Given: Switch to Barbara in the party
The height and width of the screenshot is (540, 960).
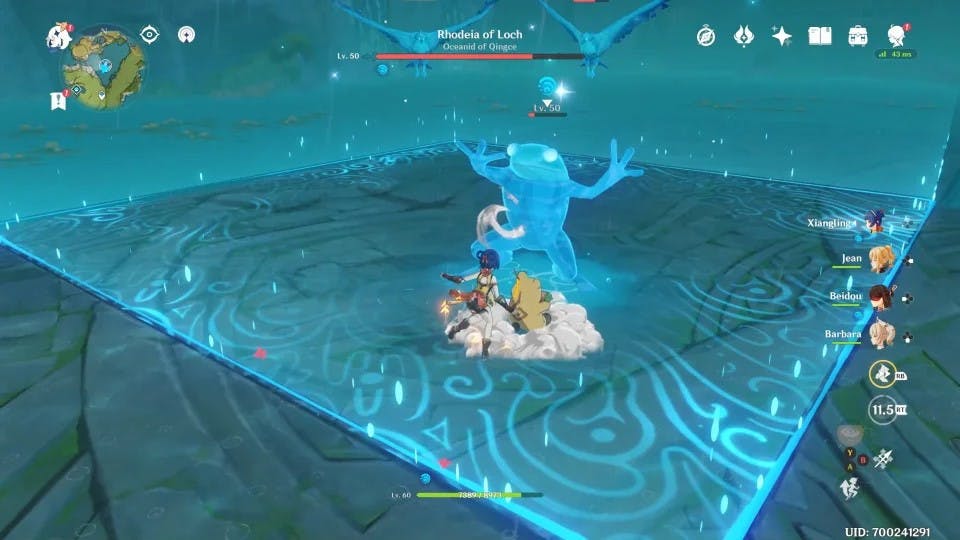Looking at the screenshot, I should tap(880, 334).
